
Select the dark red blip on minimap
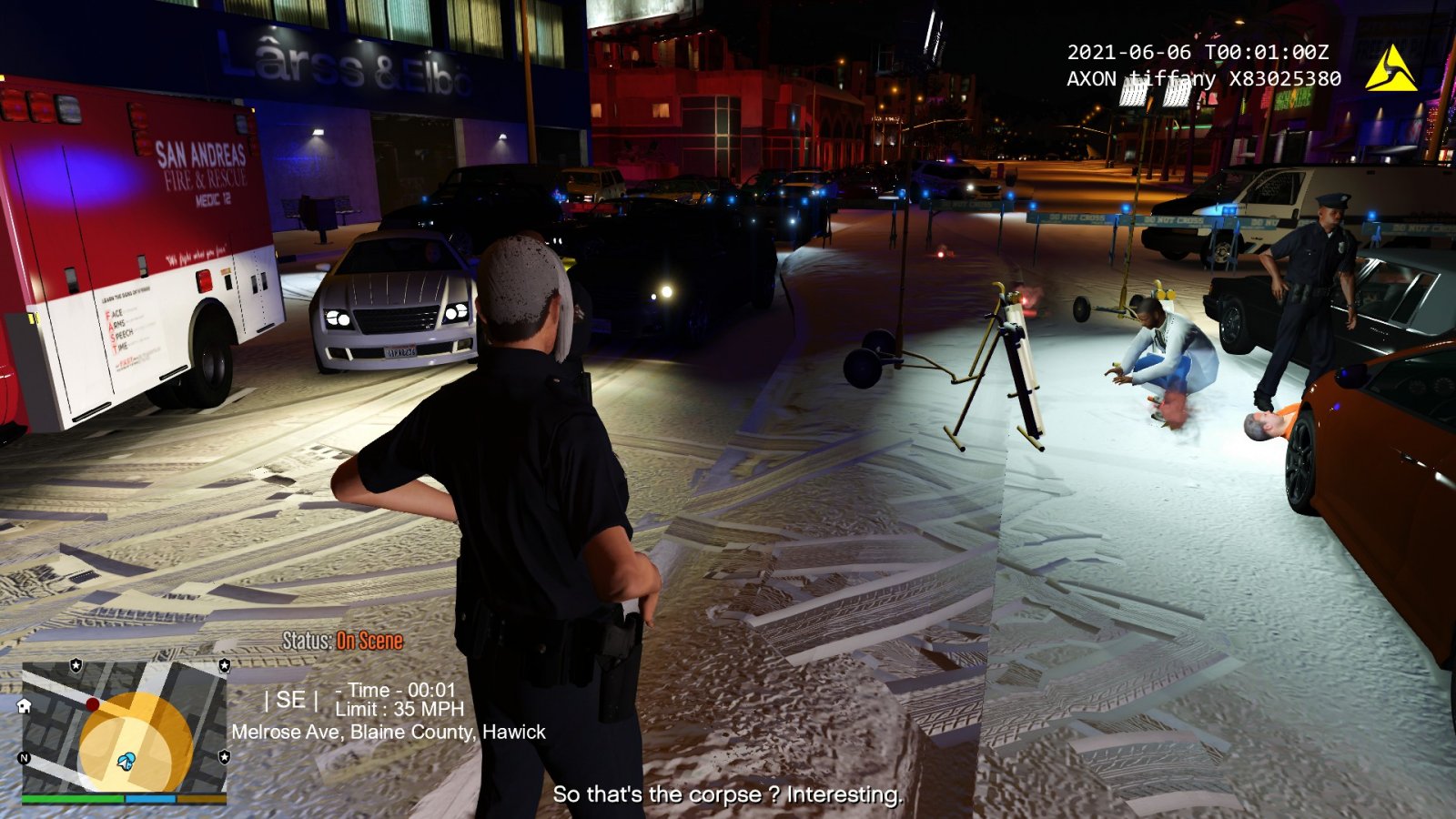coord(92,704)
